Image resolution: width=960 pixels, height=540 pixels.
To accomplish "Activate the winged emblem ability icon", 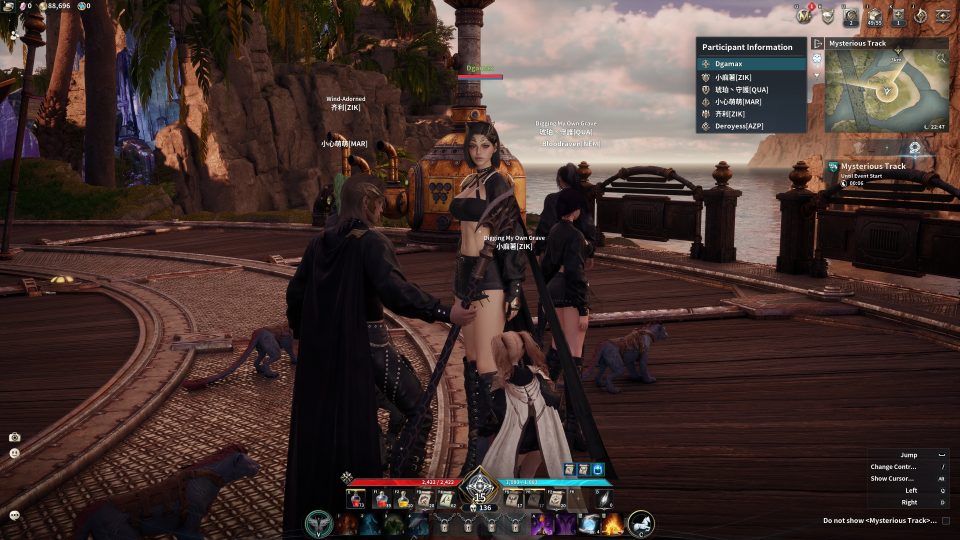I will pyautogui.click(x=319, y=523).
